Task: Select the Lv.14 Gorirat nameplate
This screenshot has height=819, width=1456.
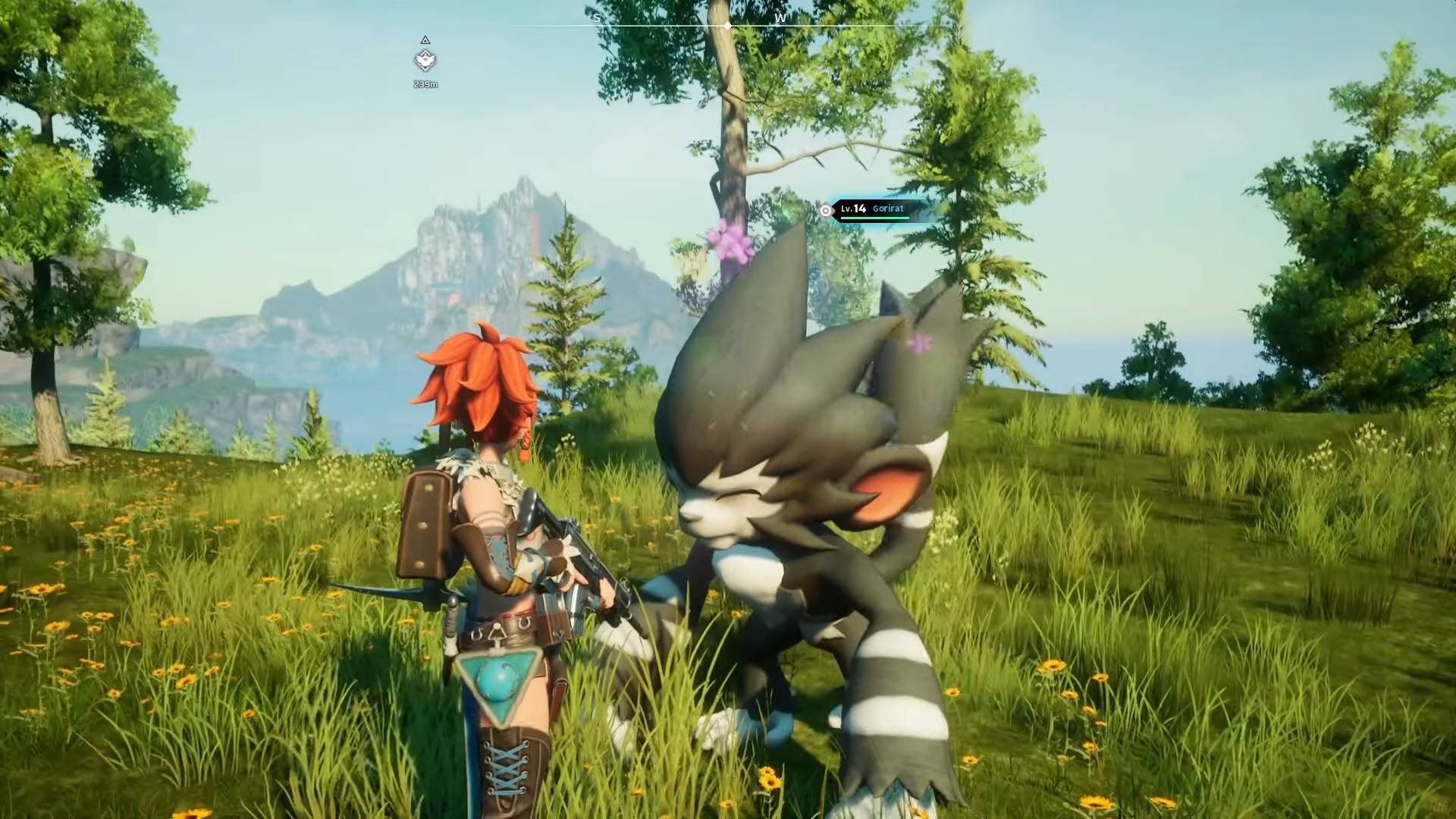Action: (x=873, y=209)
